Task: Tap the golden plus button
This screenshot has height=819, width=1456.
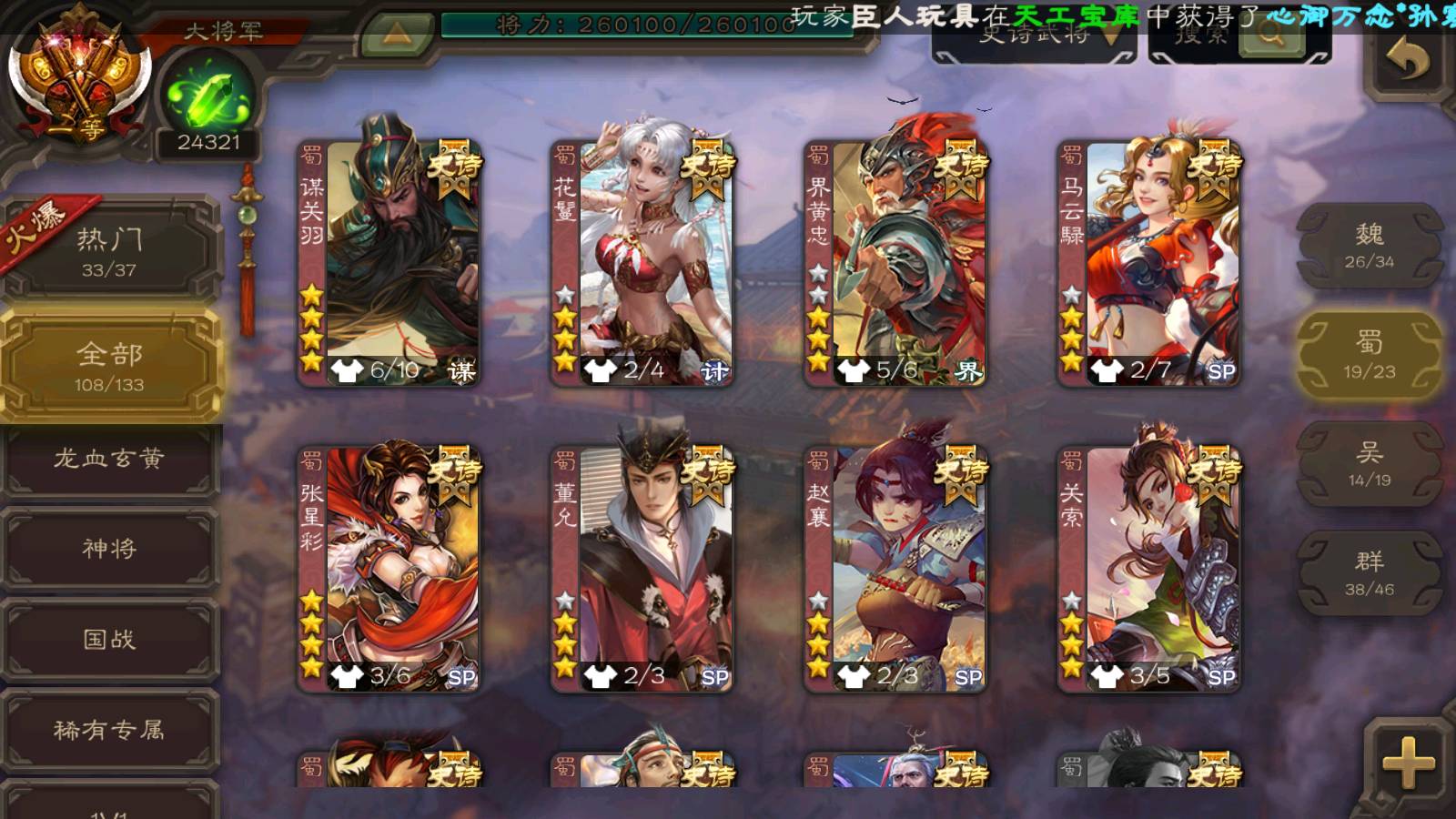Action: [1409, 763]
